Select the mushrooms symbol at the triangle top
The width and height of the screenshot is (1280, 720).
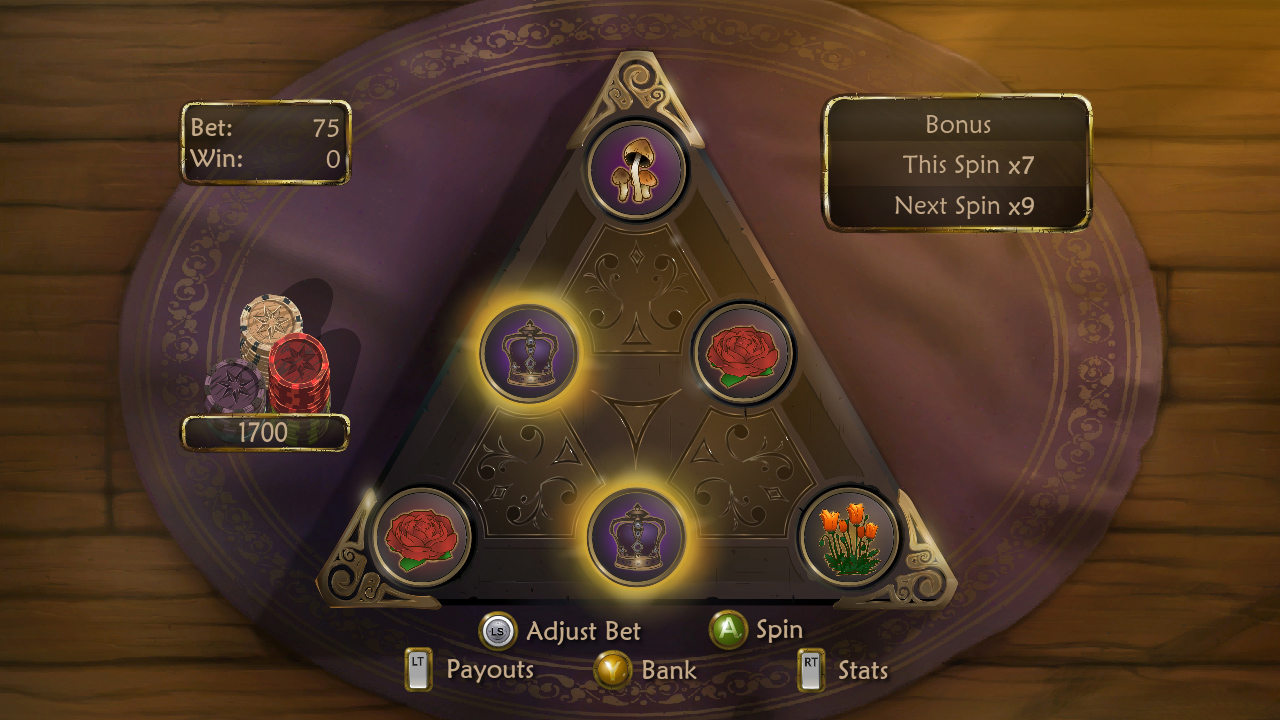tap(638, 167)
